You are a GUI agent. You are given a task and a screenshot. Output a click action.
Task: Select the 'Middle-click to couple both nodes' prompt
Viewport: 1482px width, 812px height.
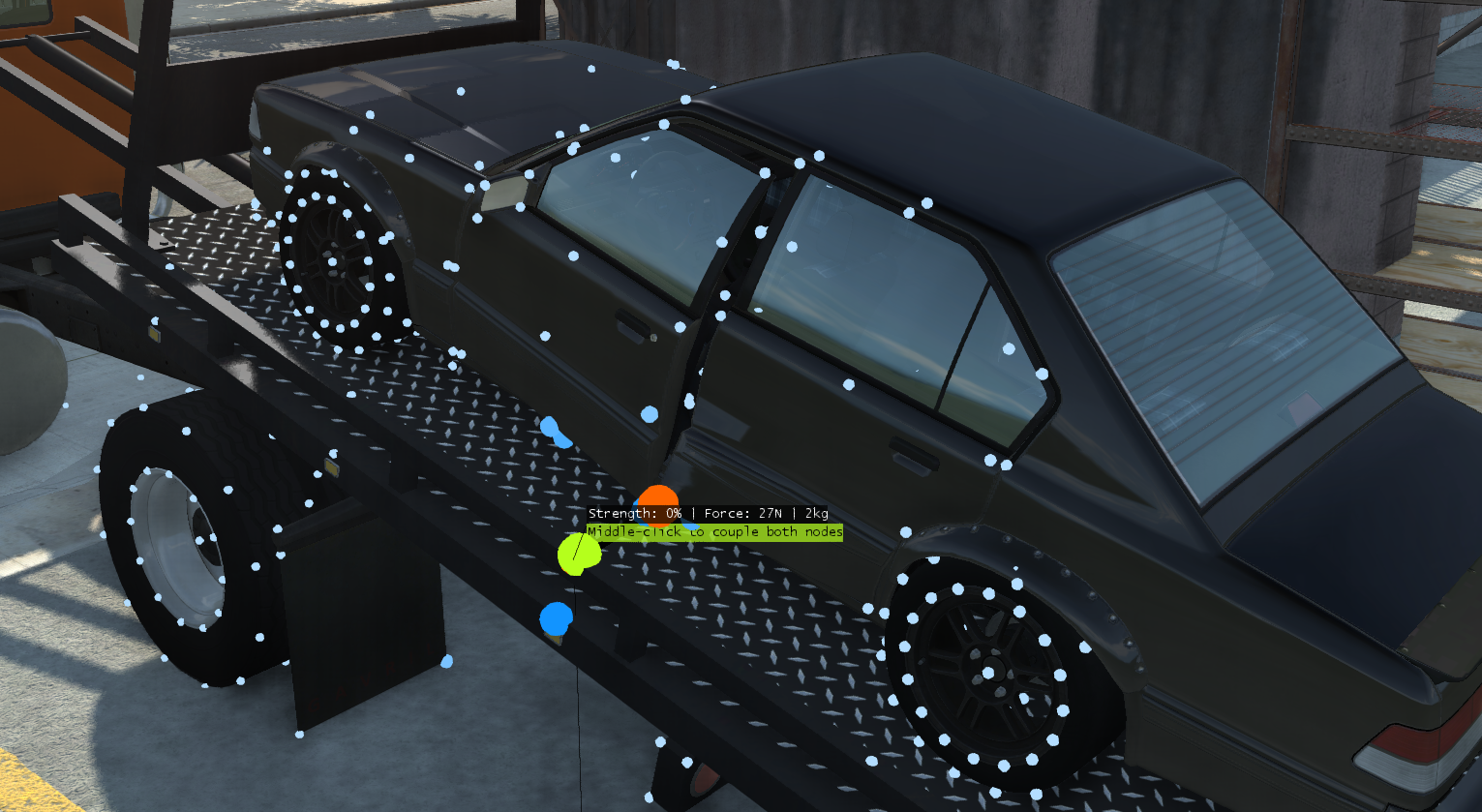[x=714, y=531]
